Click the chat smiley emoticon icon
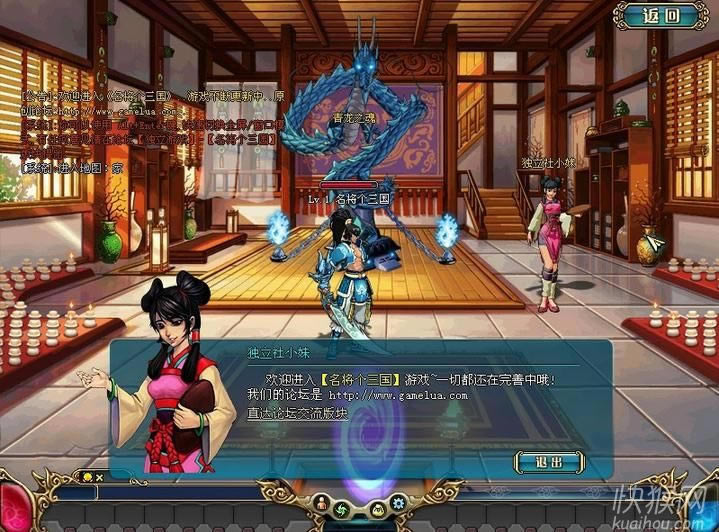719x532 pixels. tap(87, 476)
